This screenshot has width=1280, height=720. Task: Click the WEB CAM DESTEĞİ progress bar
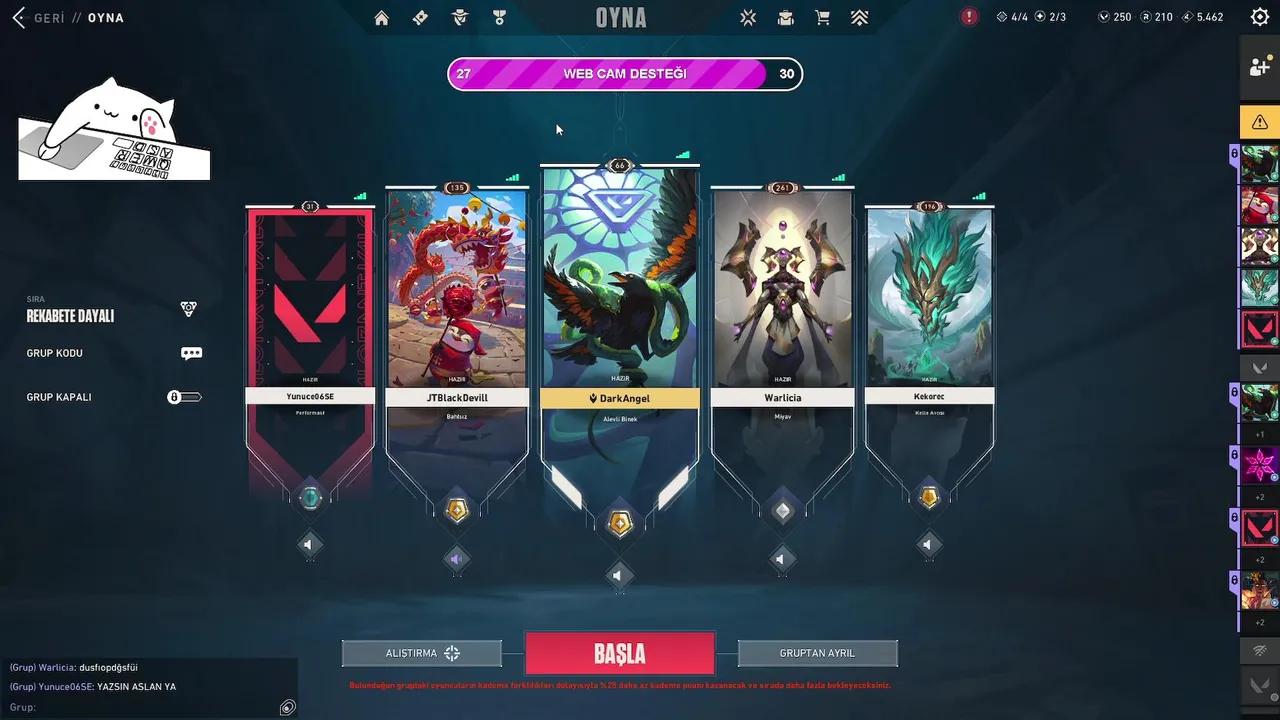pos(624,73)
